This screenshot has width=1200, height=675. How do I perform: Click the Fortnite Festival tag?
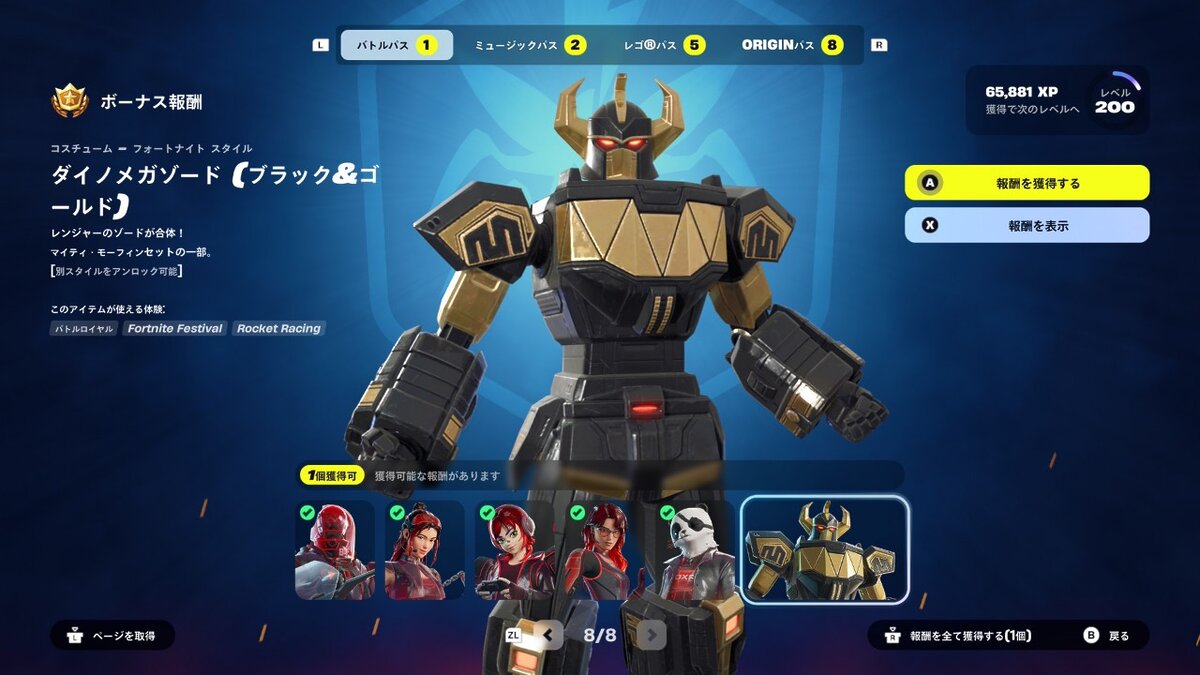pyautogui.click(x=174, y=328)
